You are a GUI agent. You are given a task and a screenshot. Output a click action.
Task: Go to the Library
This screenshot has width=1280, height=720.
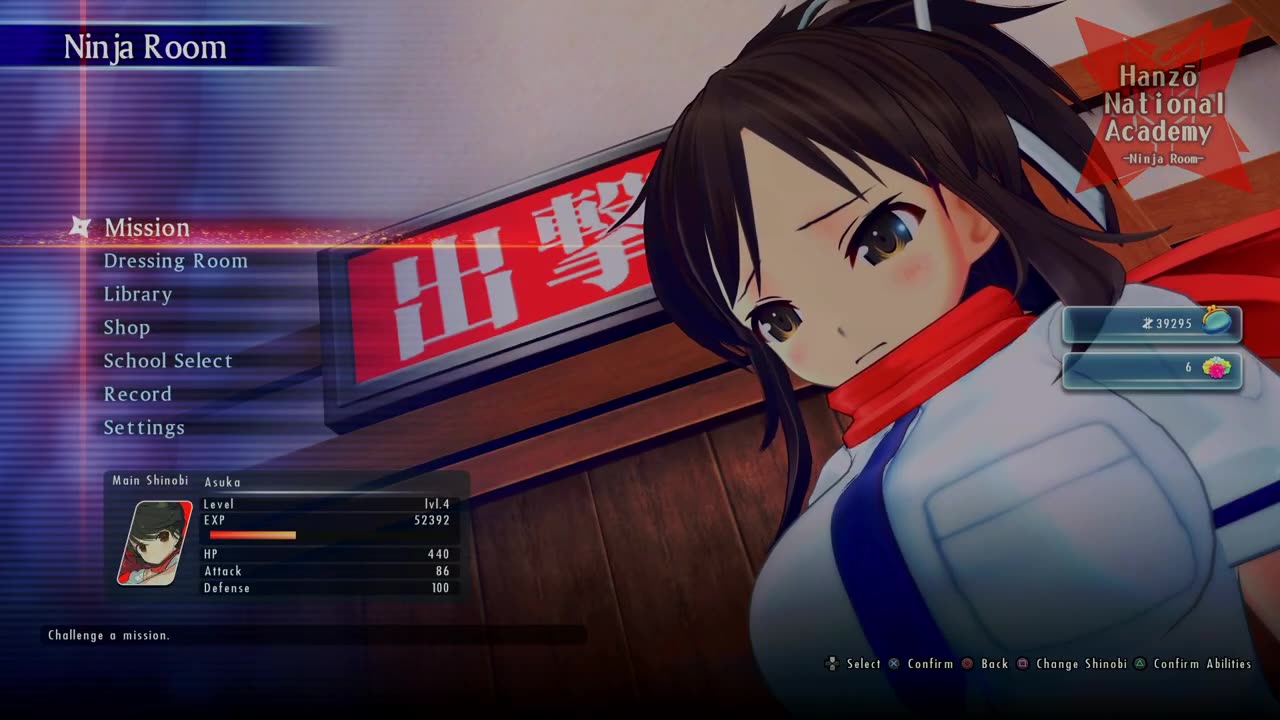[x=138, y=294]
